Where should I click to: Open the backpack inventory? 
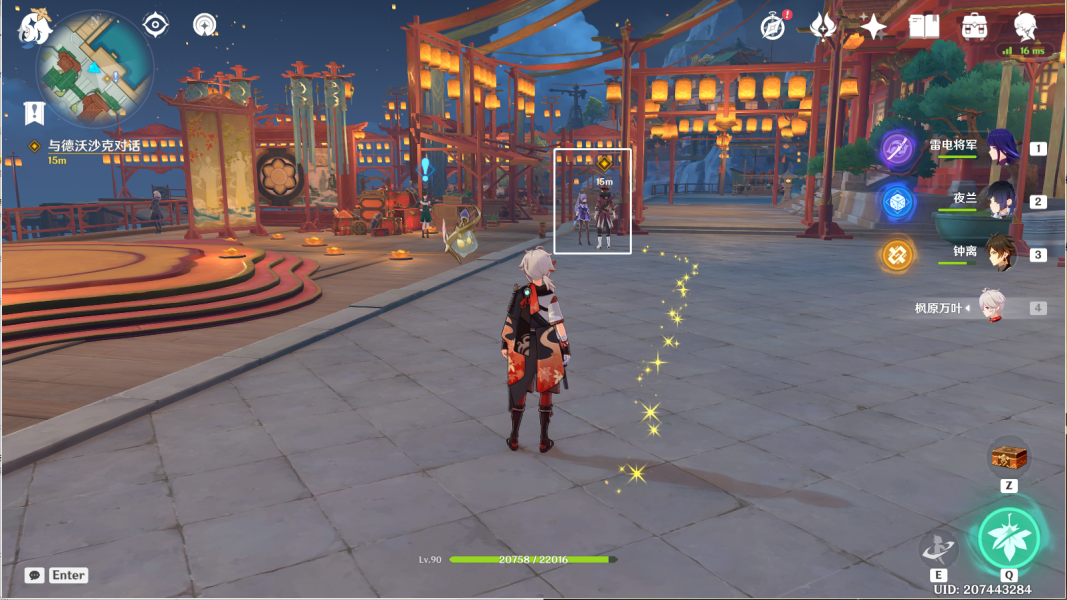click(975, 27)
